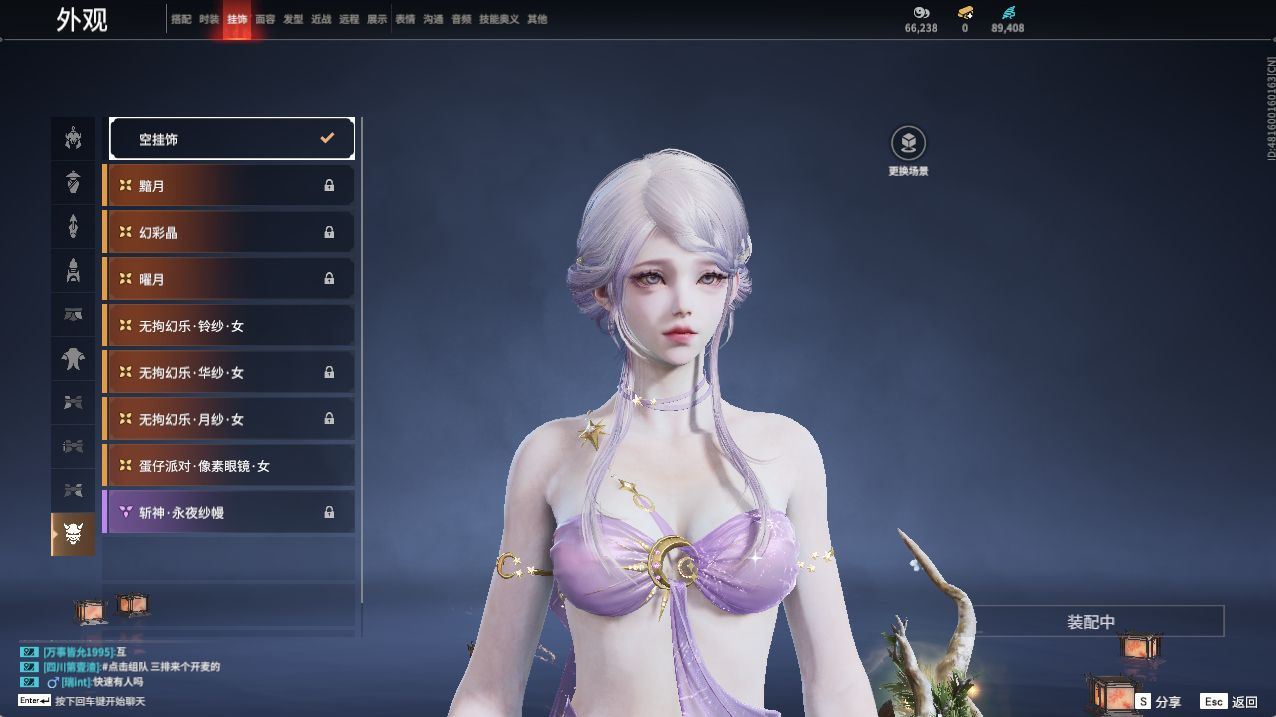Switch to the 其他 tab
Image resolution: width=1276 pixels, height=717 pixels.
click(537, 19)
